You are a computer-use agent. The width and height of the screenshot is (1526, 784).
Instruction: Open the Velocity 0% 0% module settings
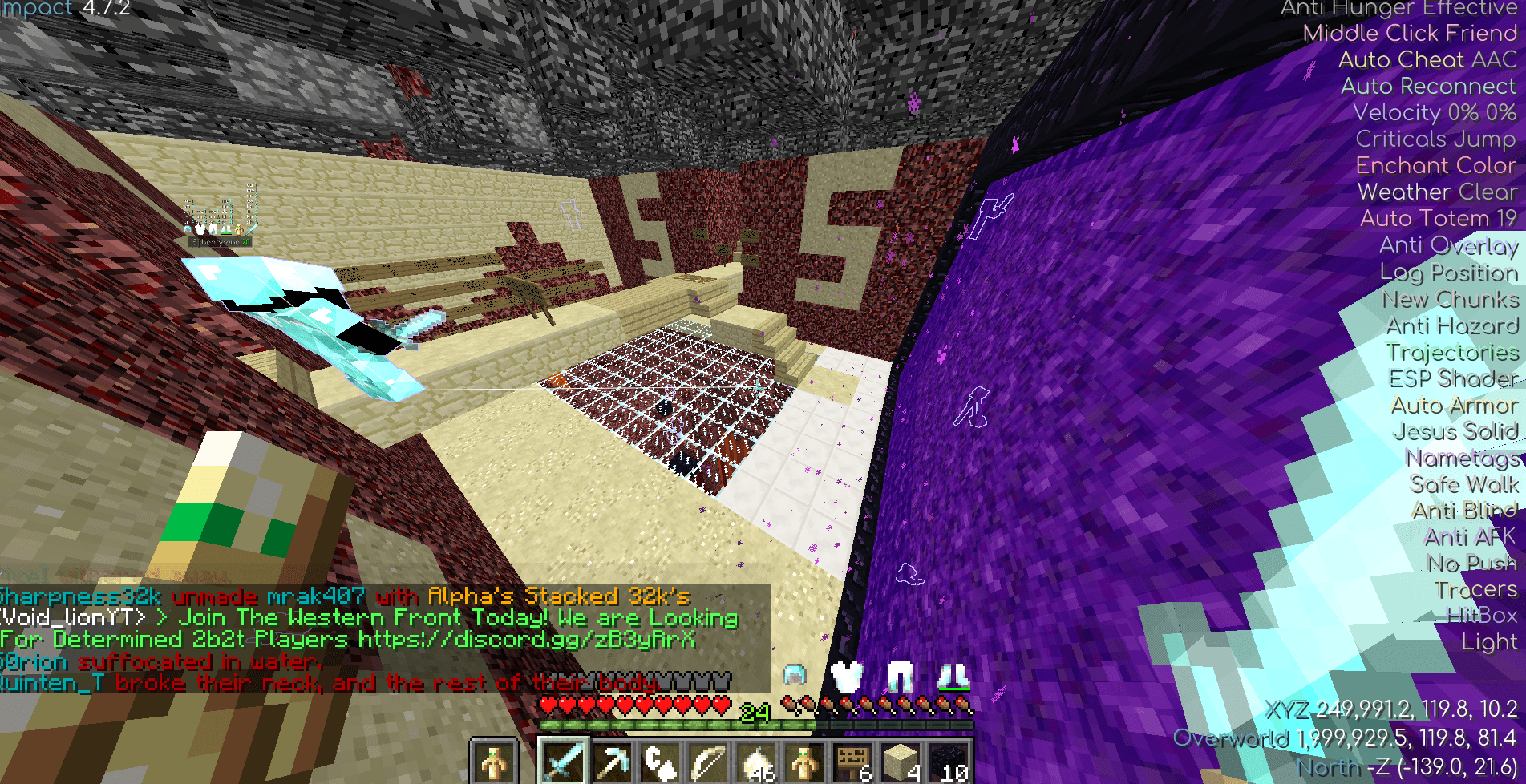coord(1435,112)
